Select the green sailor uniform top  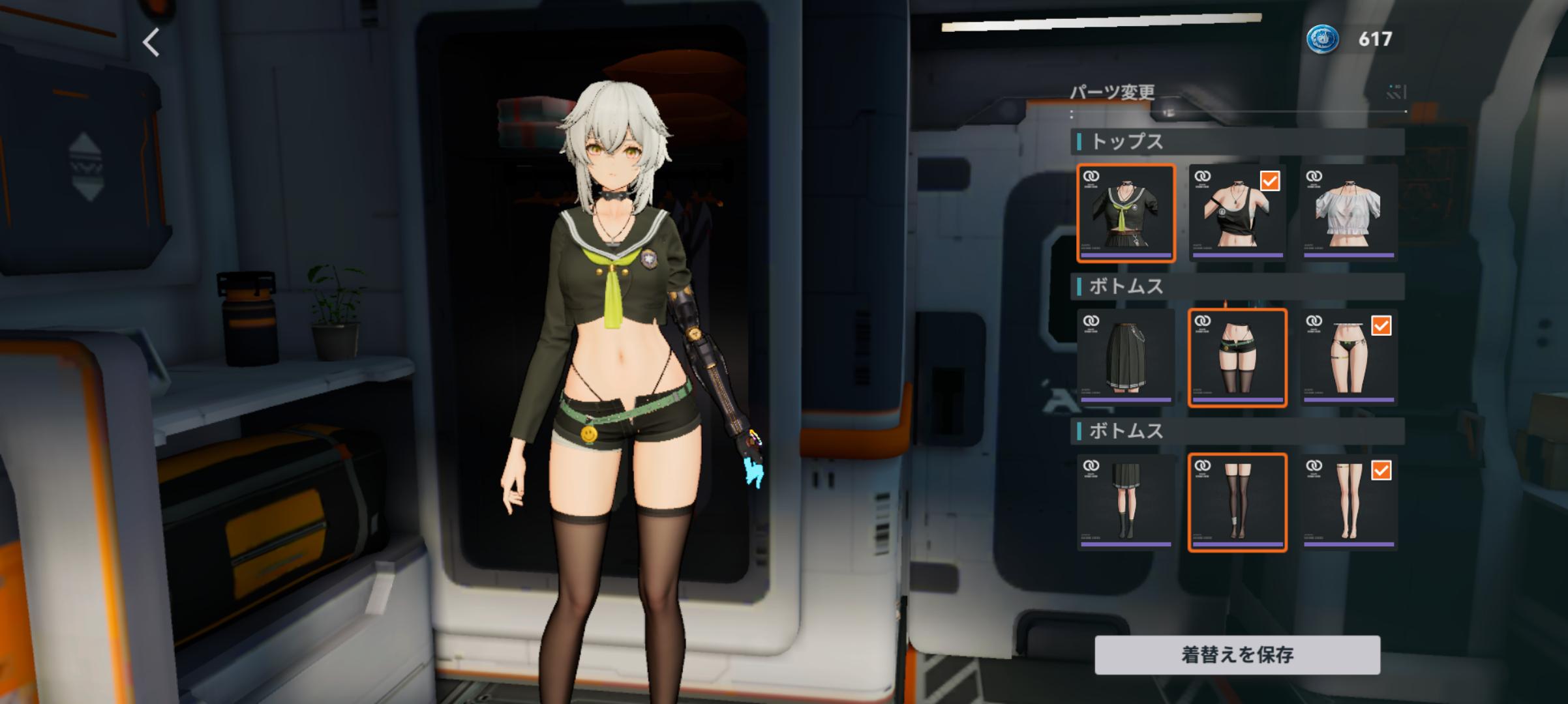[1126, 213]
